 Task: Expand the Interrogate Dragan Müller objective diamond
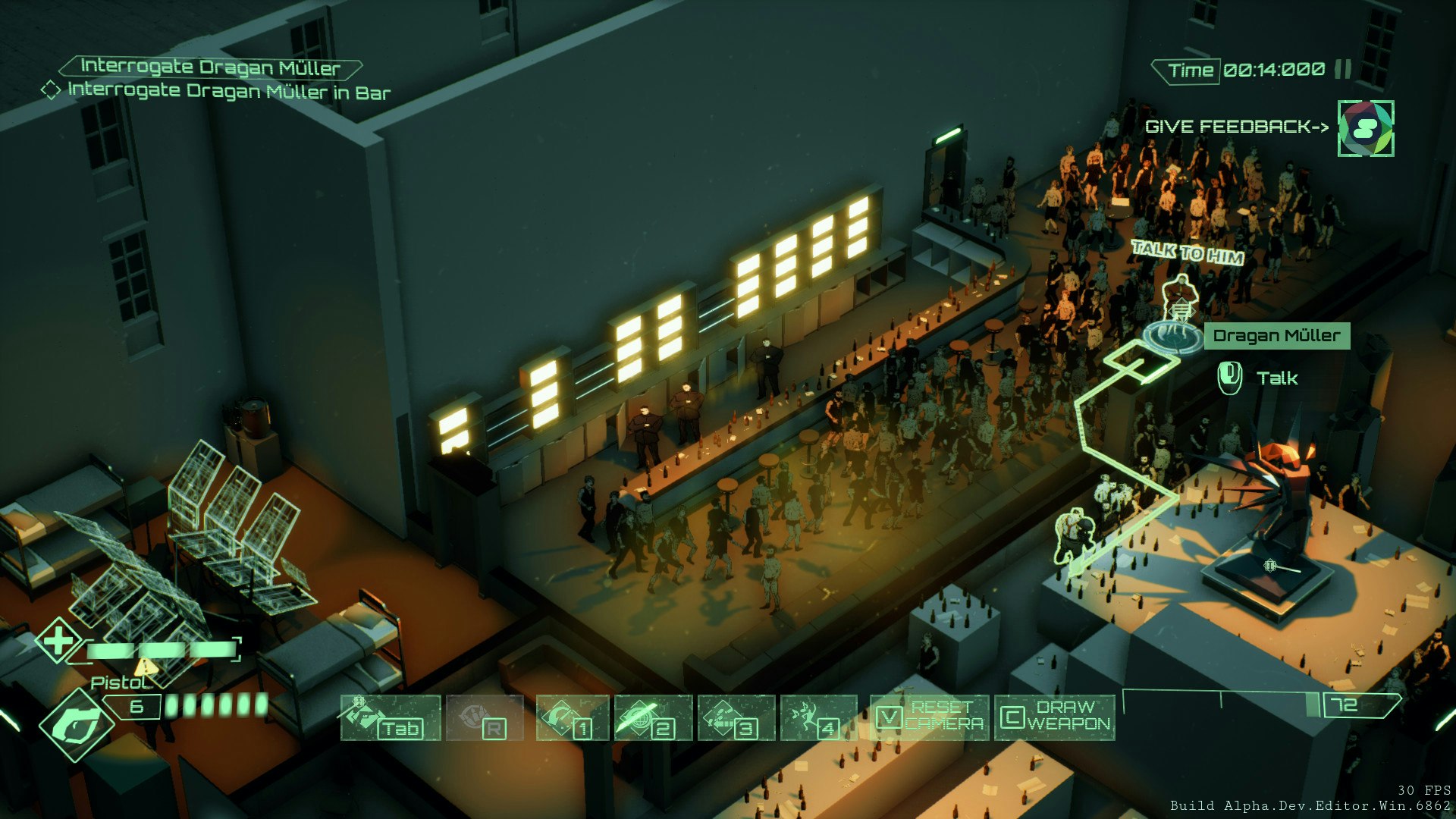click(51, 91)
